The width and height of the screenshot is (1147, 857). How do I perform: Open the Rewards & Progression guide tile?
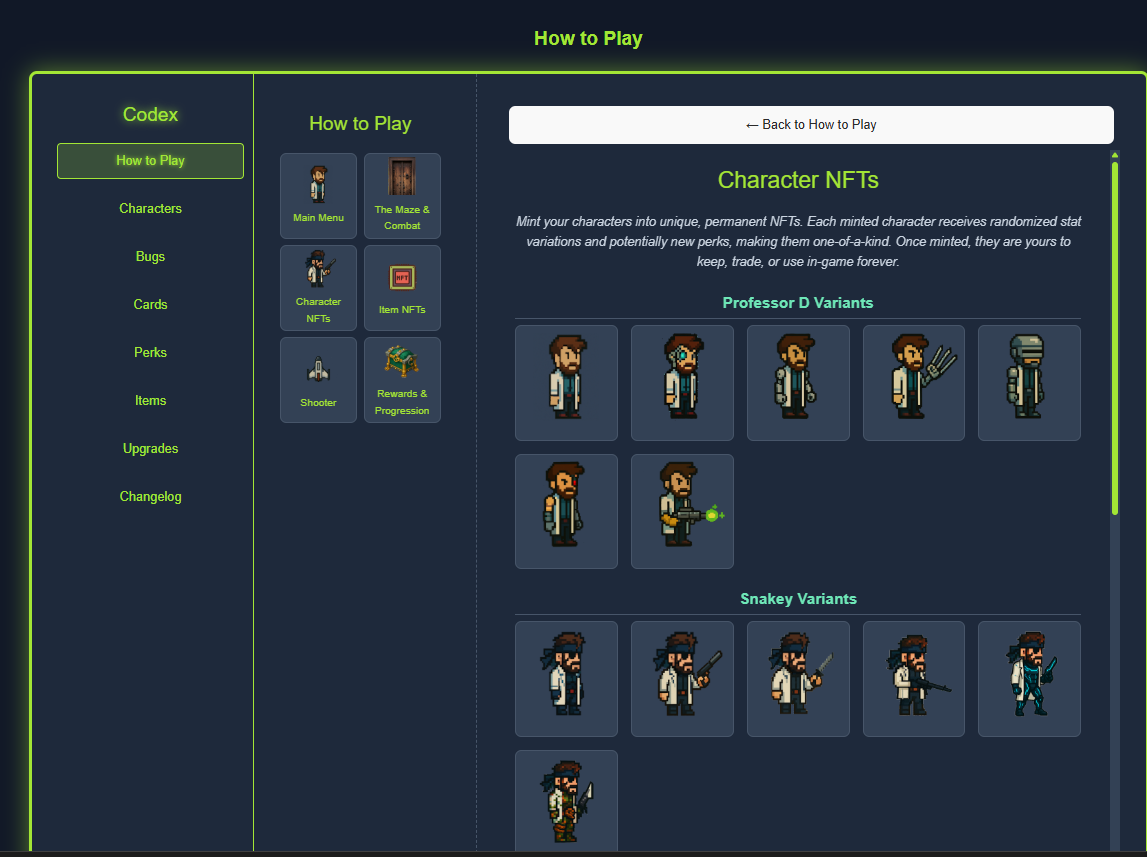402,380
